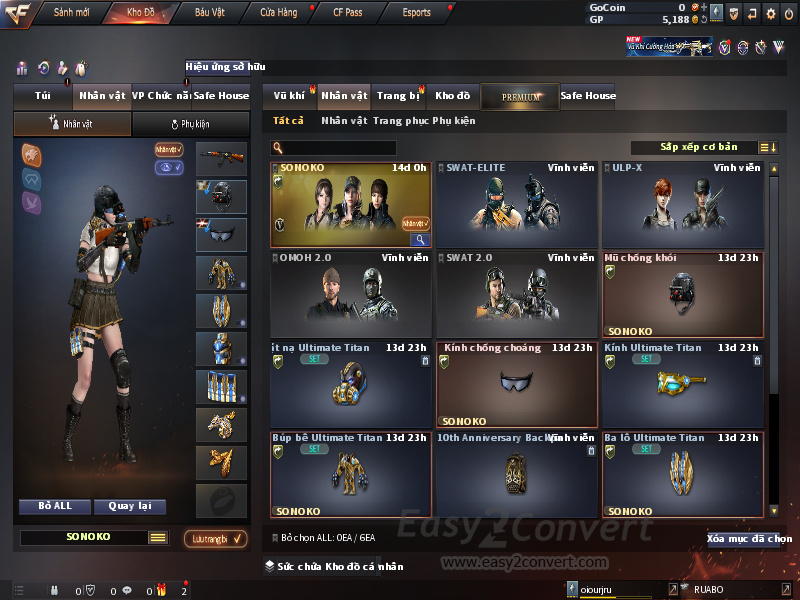Click the Bỏ ALL button
The image size is (800, 600).
55,506
